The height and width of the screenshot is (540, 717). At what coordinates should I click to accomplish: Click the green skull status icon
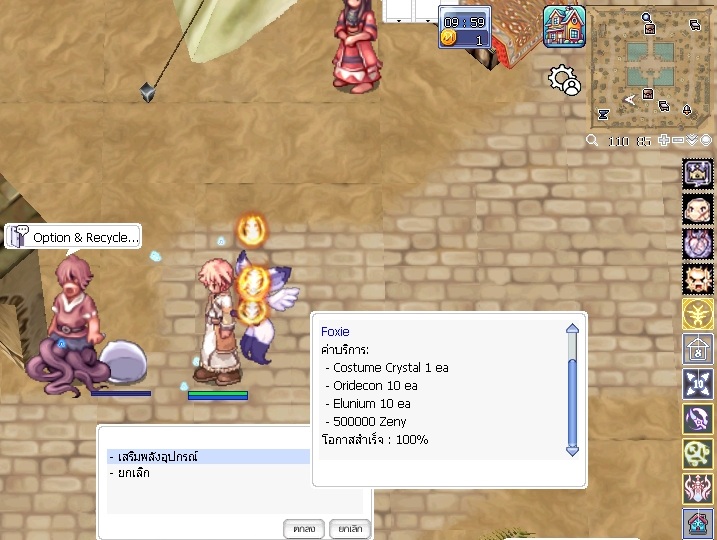click(697, 454)
